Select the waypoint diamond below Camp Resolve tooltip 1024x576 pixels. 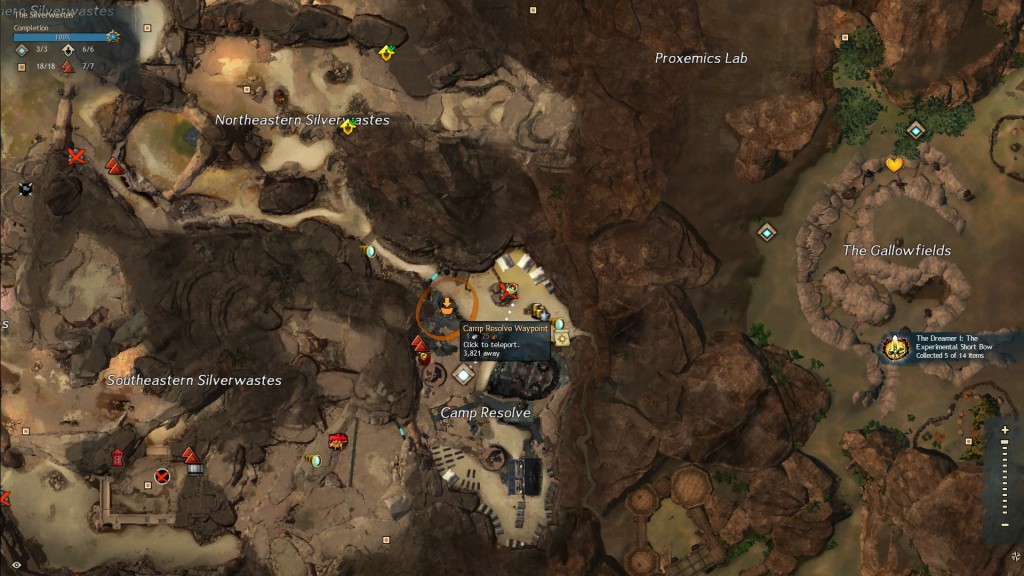tap(462, 375)
